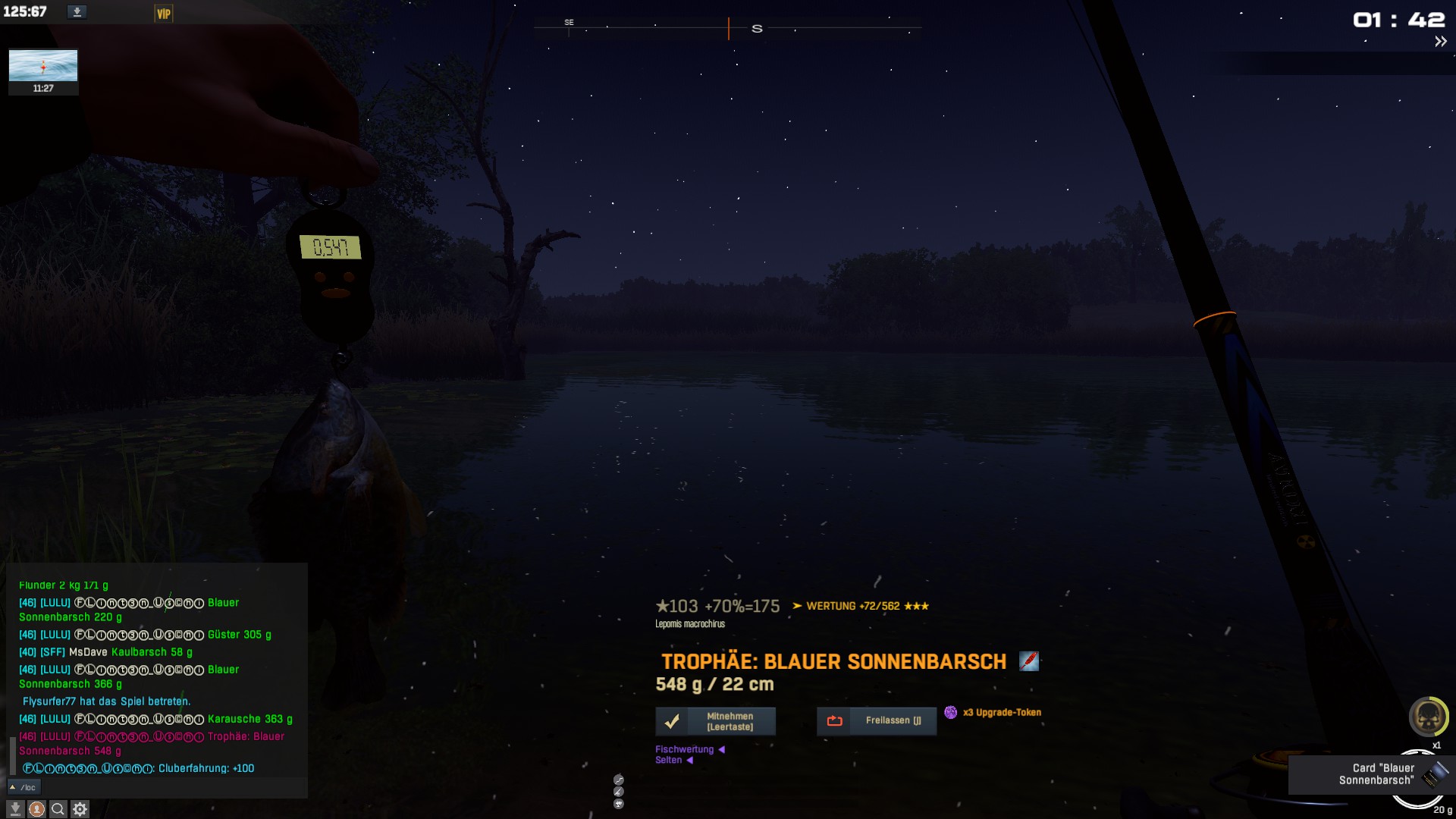1456x819 pixels.
Task: Open the /loc chat channel selector
Action: (x=23, y=787)
